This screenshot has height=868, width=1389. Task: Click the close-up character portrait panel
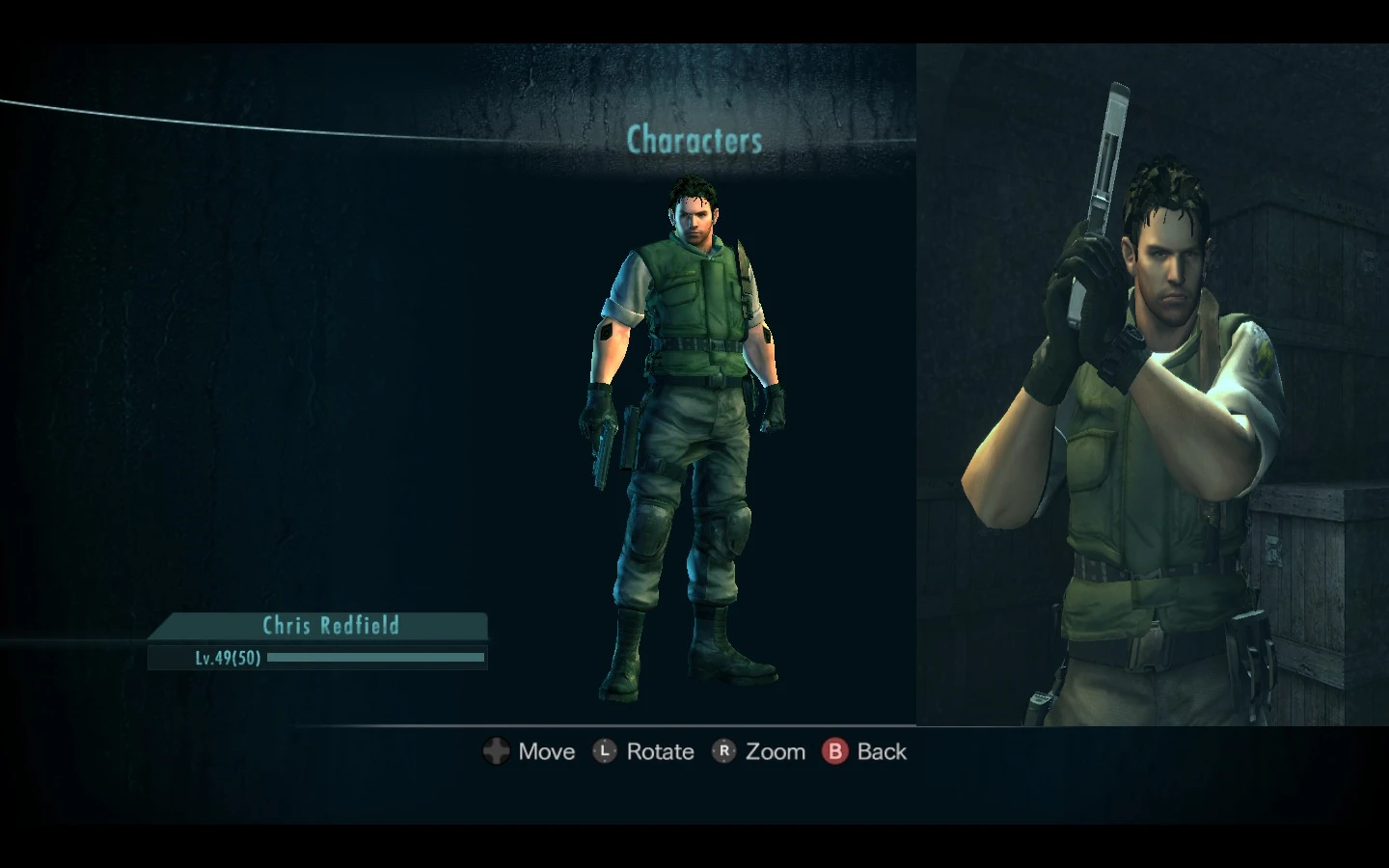pos(1153,386)
